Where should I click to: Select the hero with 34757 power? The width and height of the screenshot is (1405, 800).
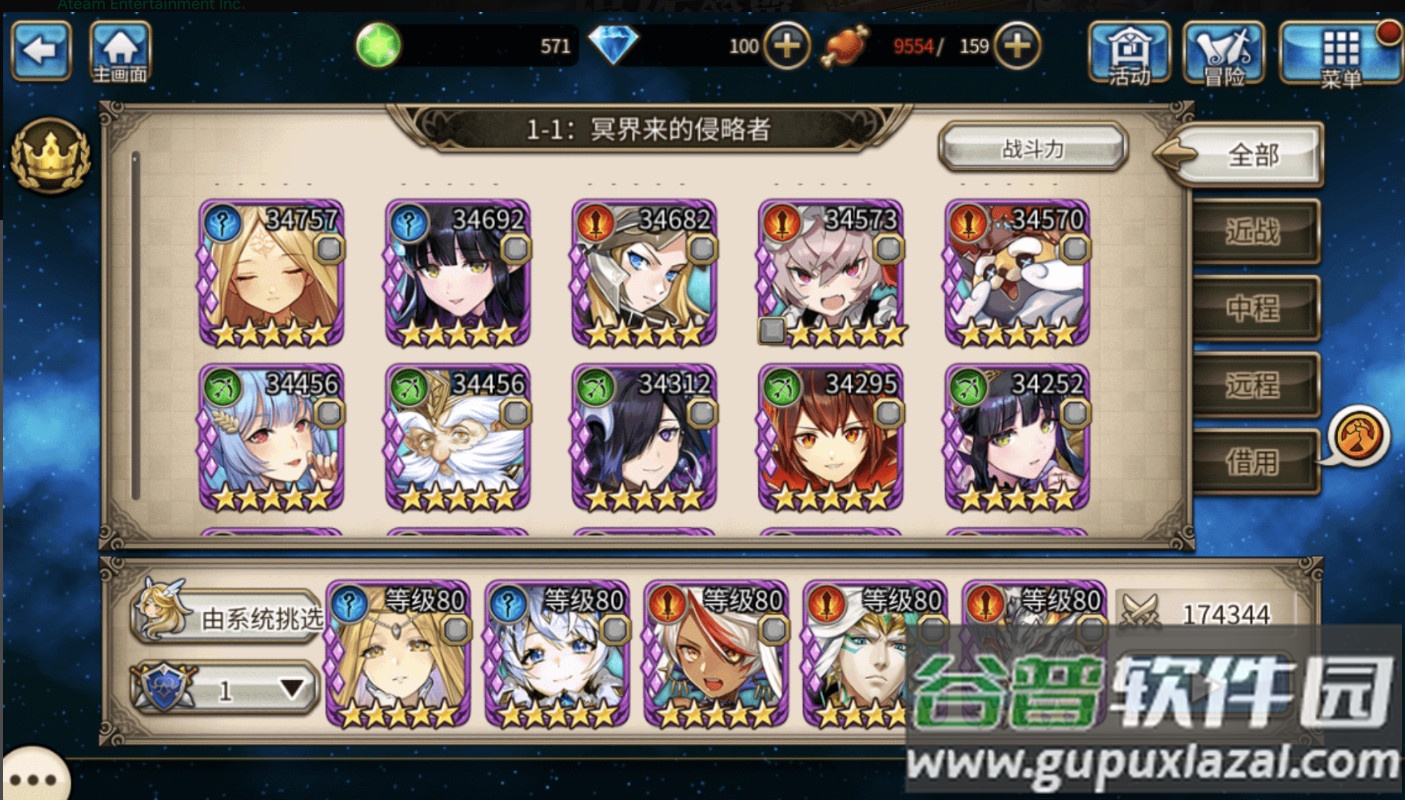tap(272, 273)
